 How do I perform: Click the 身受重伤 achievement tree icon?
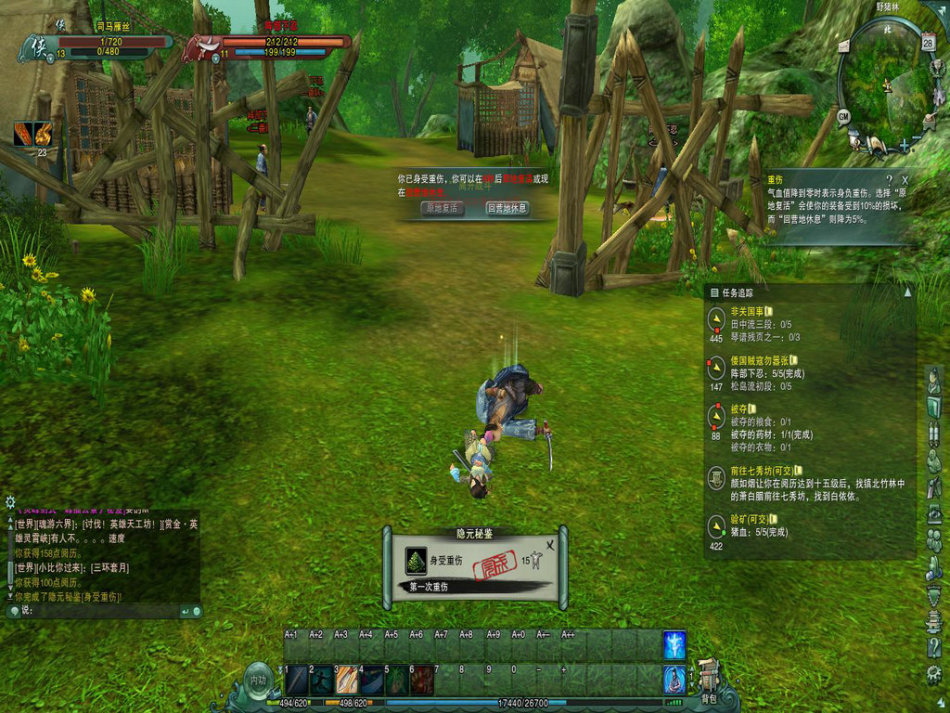coord(415,561)
